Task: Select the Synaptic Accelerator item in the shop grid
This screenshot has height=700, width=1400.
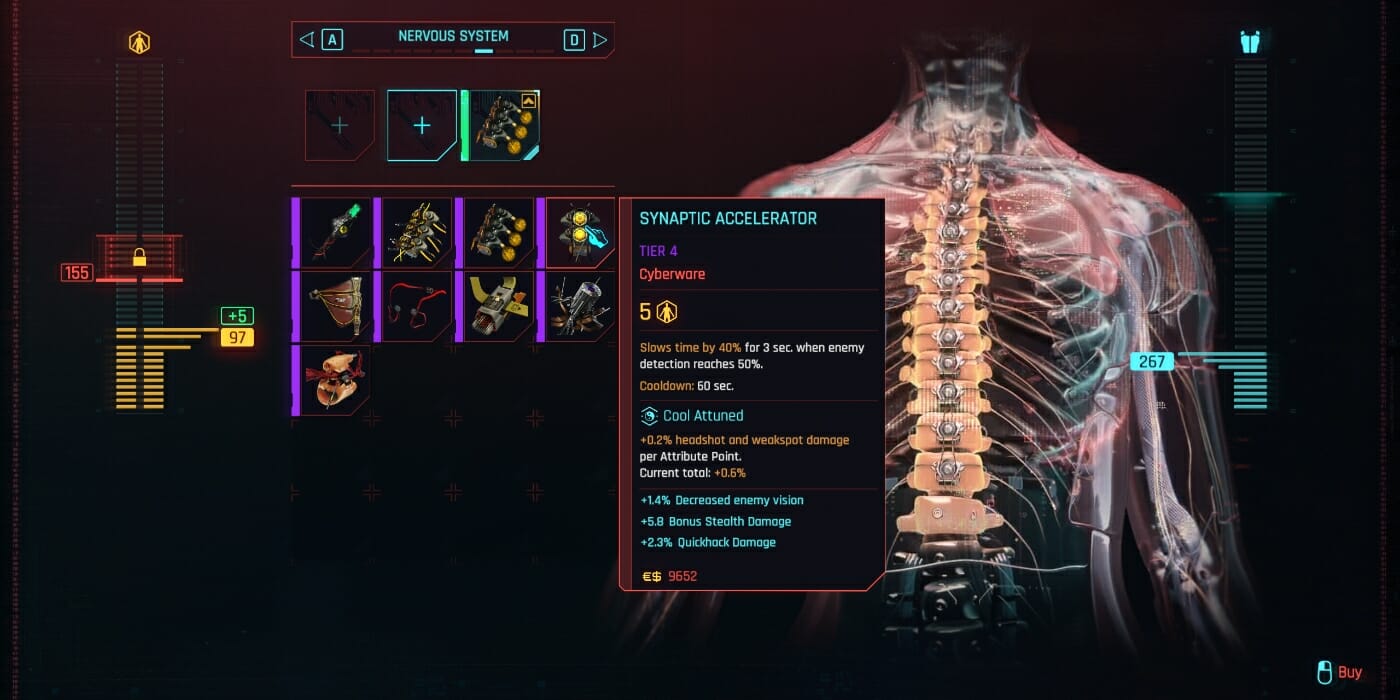Action: point(581,232)
